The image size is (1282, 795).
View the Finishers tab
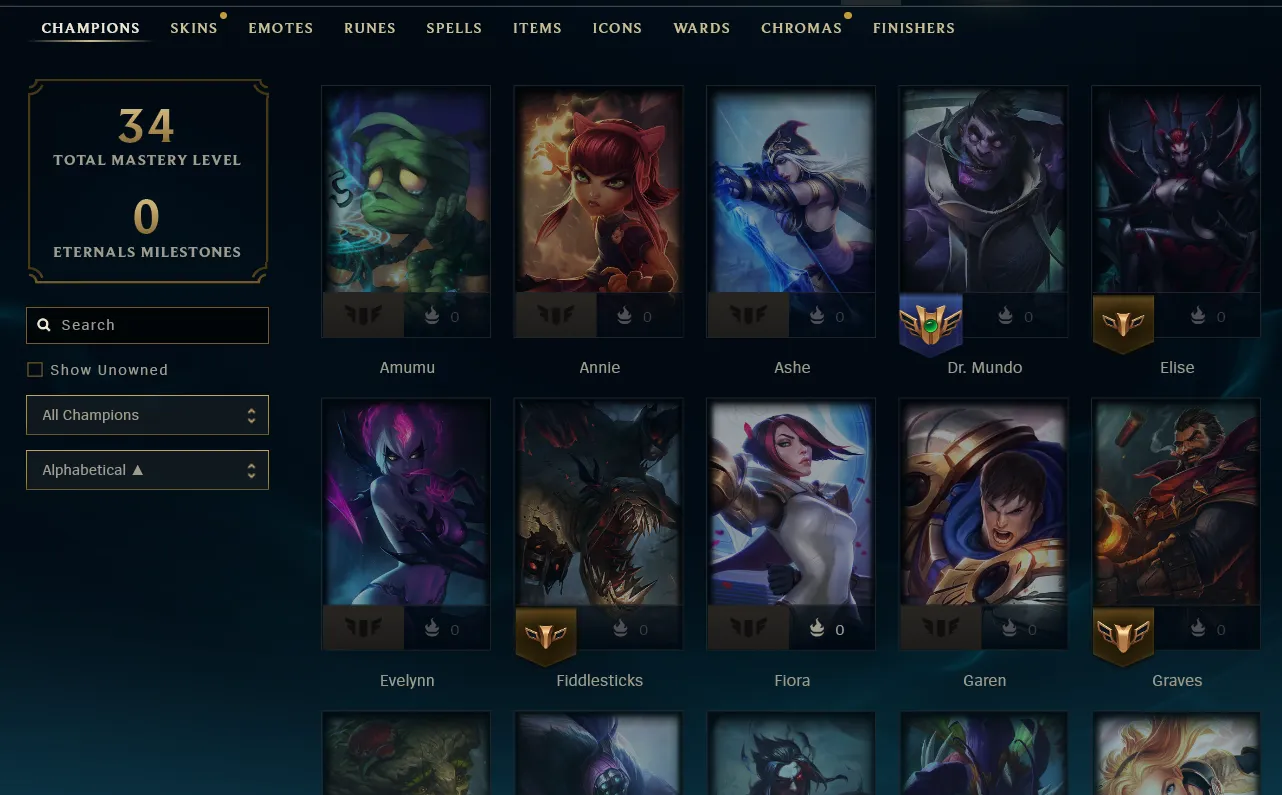click(x=914, y=28)
